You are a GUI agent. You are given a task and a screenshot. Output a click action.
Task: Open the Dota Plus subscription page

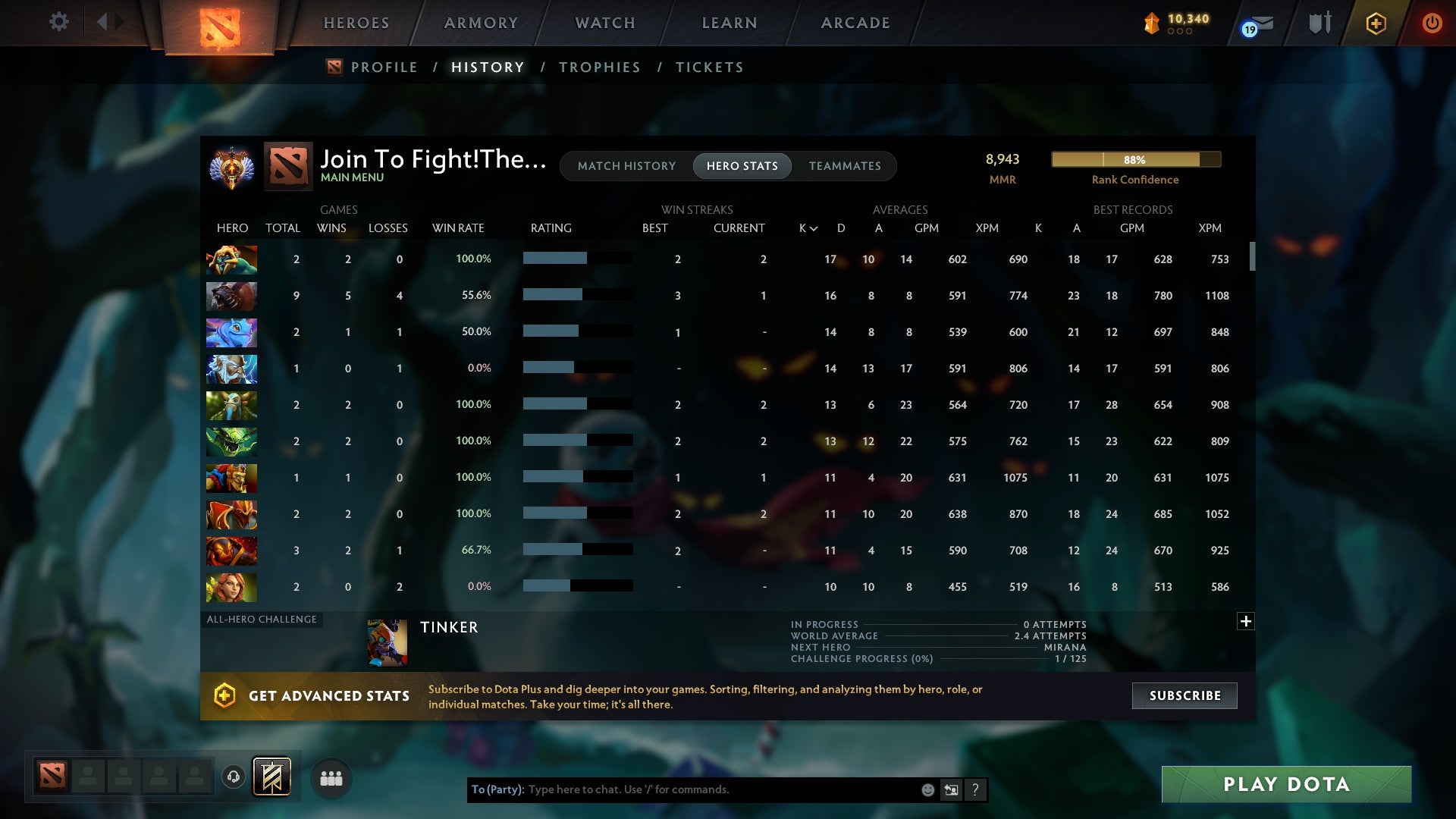pyautogui.click(x=1376, y=24)
